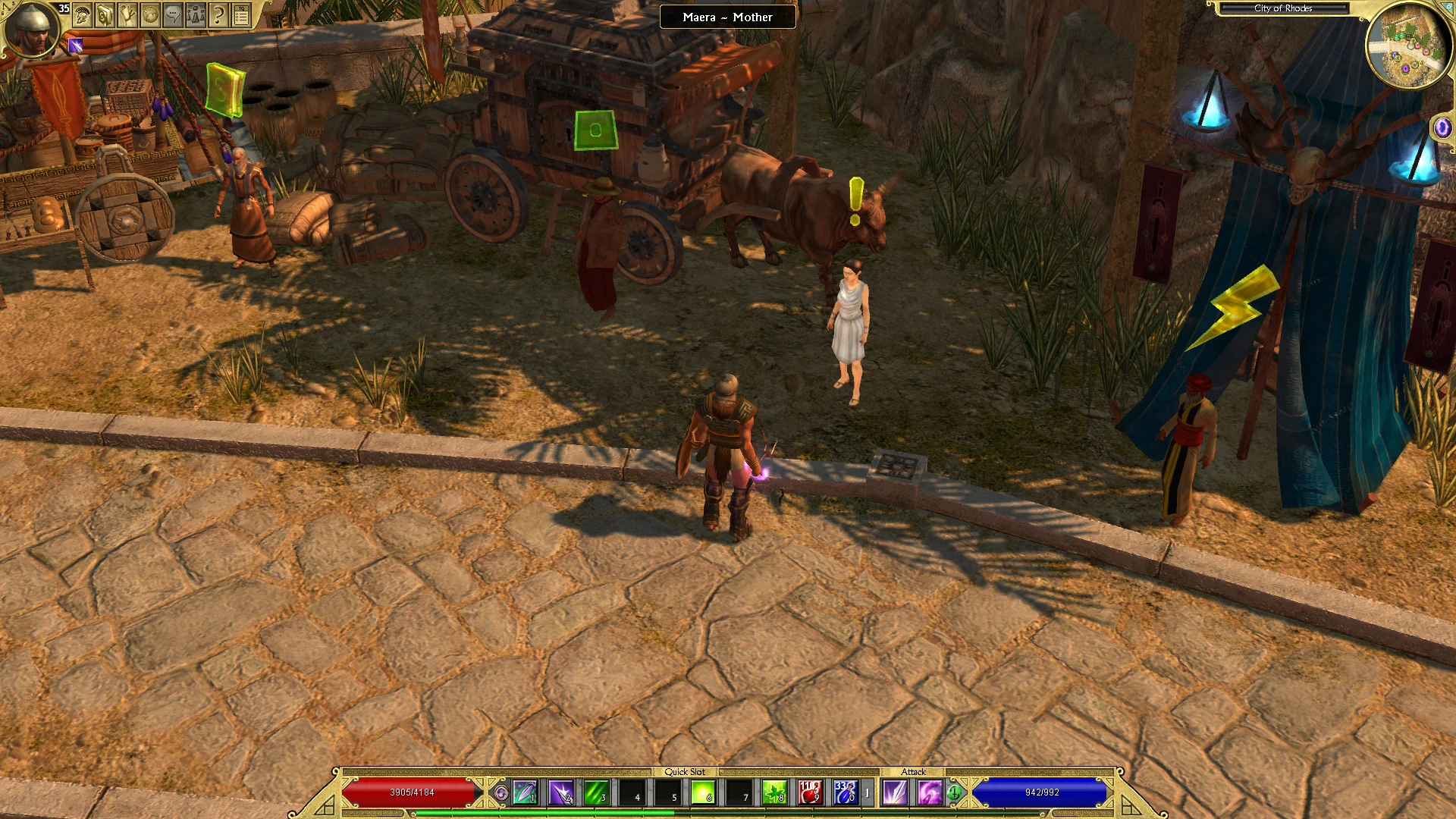Toggle the purple skill orb left of Quick Slot
The height and width of the screenshot is (819, 1456).
pyautogui.click(x=502, y=792)
